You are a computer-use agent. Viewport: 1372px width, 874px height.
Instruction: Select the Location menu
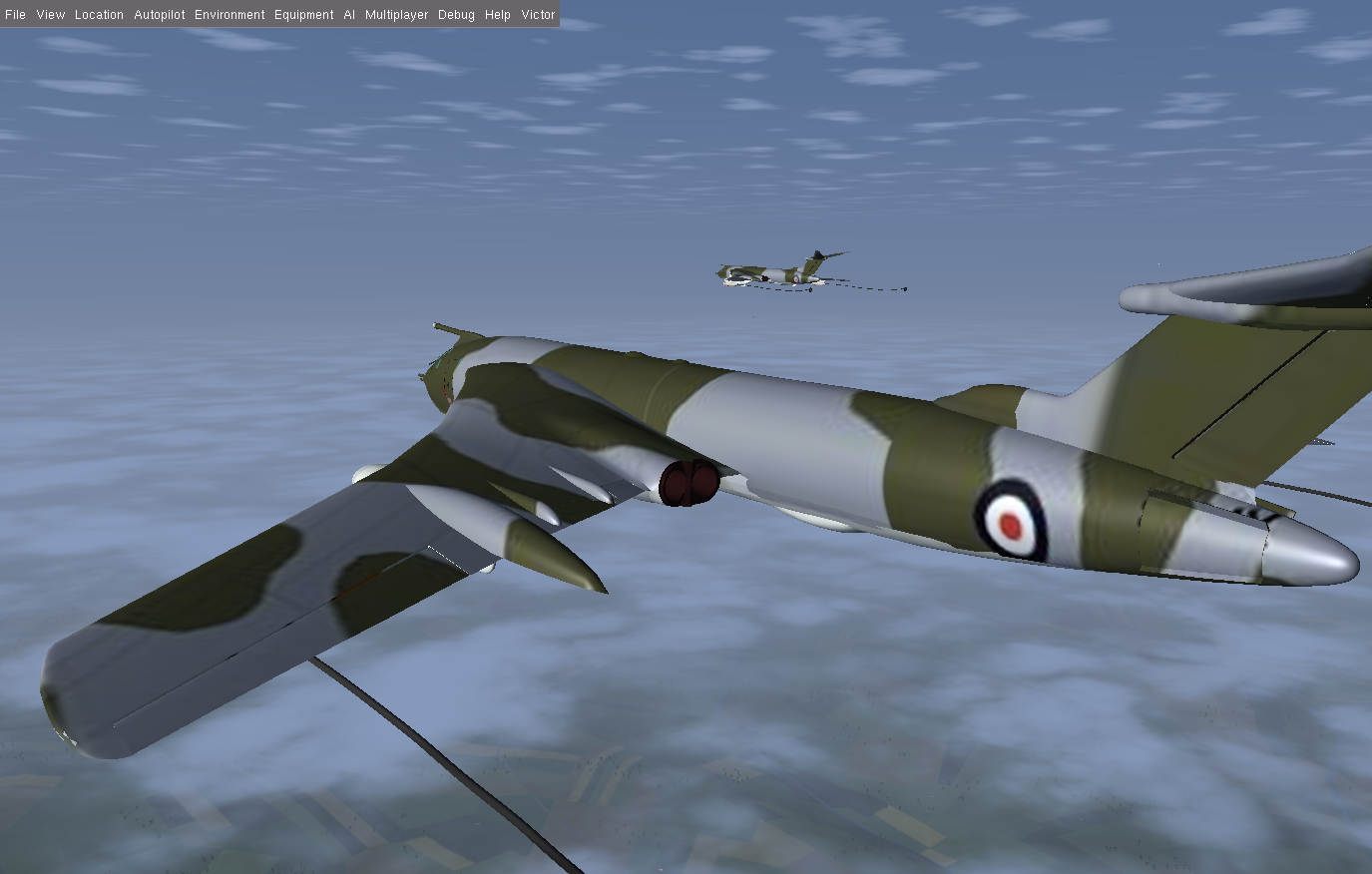(x=99, y=15)
